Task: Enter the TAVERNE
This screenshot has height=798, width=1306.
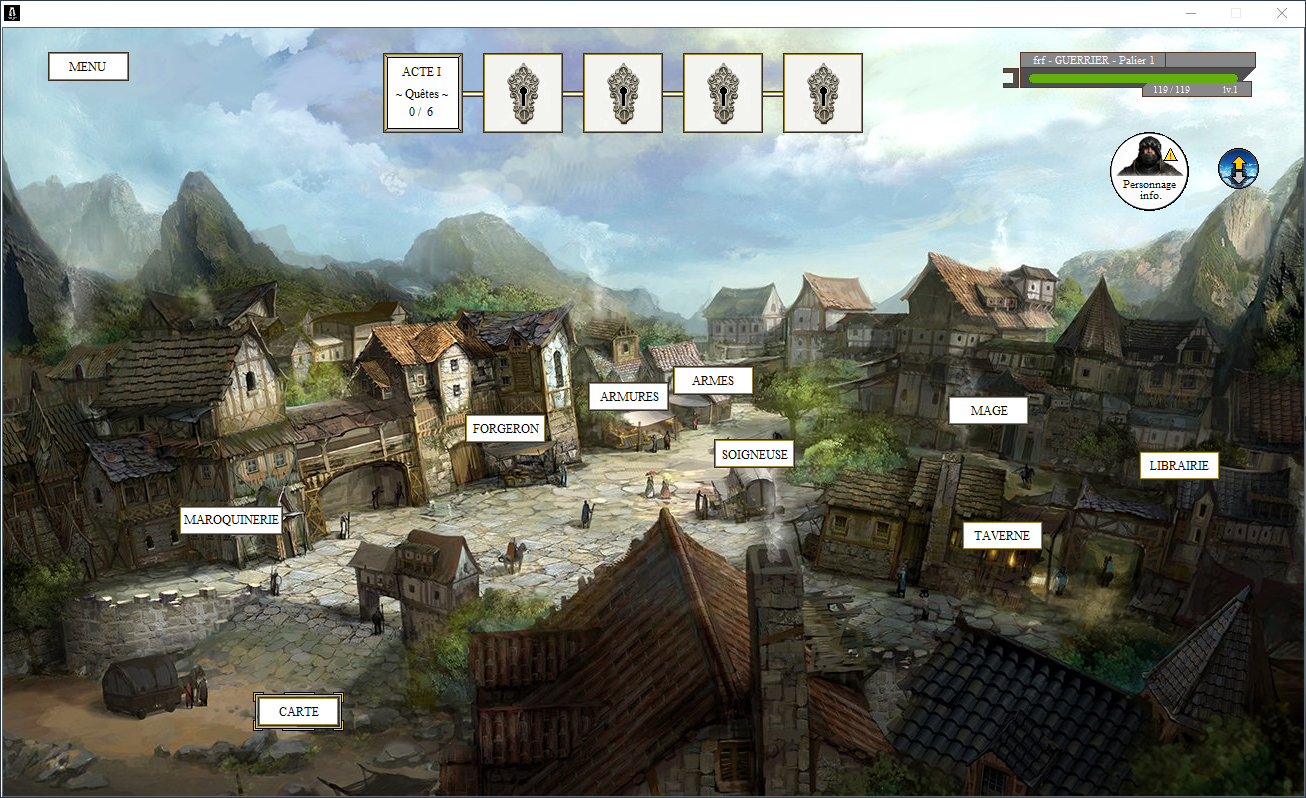Action: [x=1002, y=536]
